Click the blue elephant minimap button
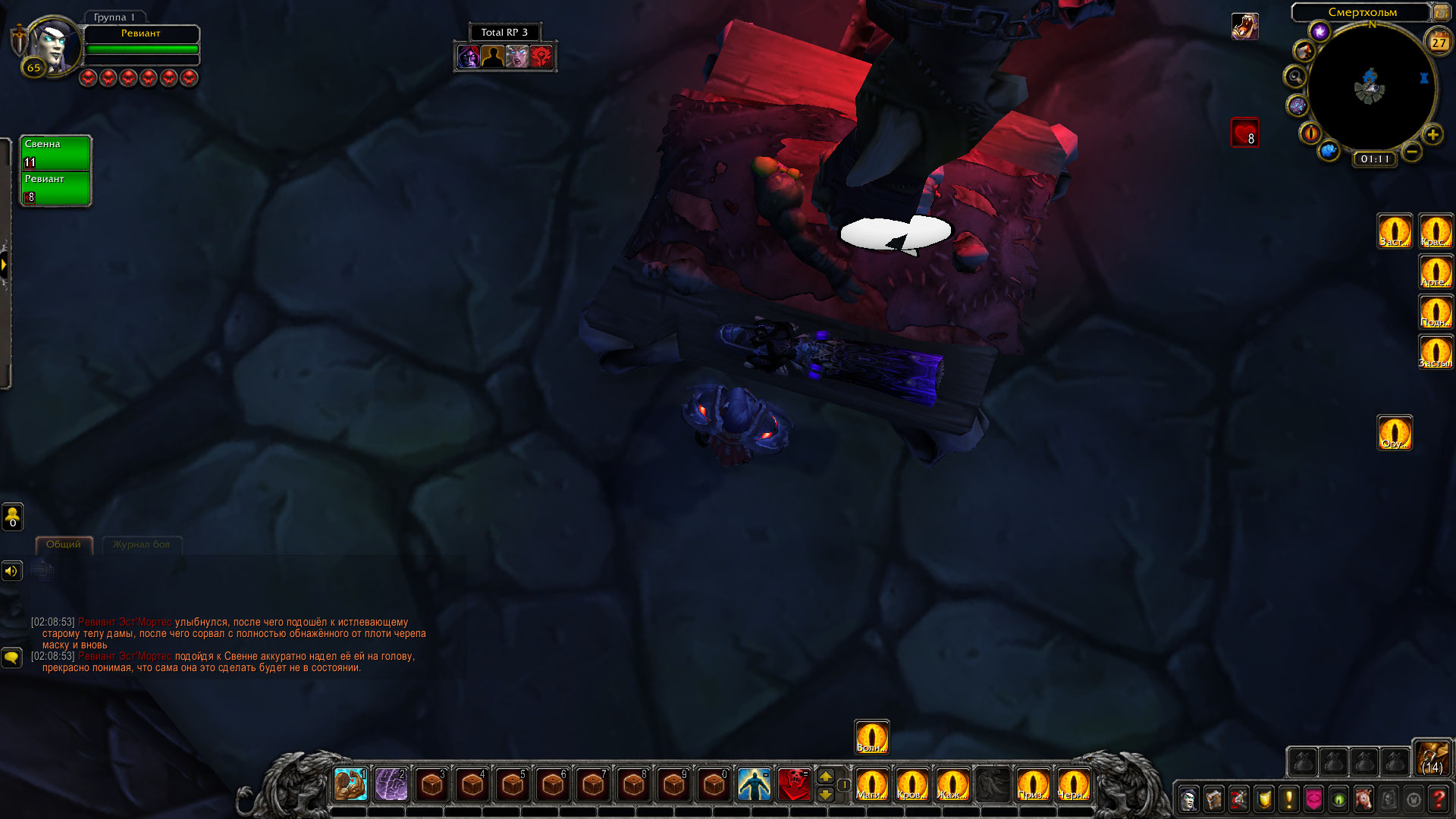Screen dimensions: 1456x819 click(1329, 151)
